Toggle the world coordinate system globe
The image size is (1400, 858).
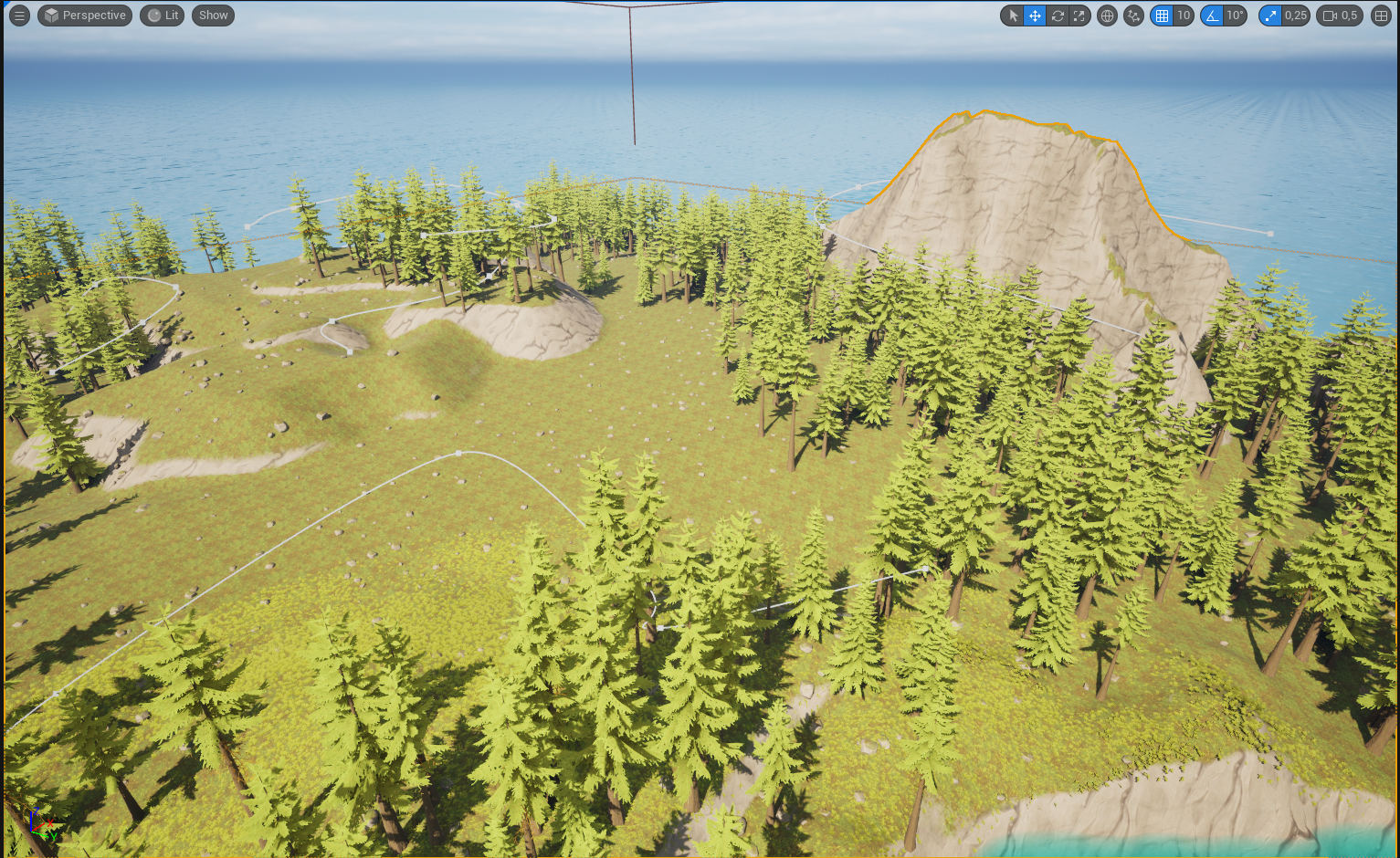pyautogui.click(x=1107, y=16)
